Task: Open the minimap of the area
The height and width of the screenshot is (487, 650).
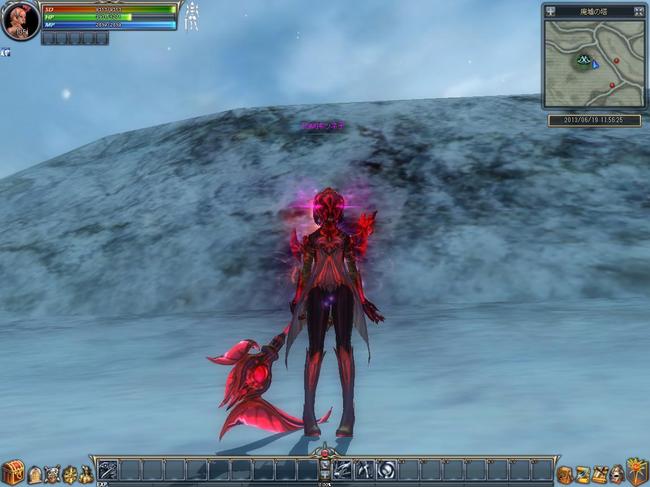Action: point(594,63)
